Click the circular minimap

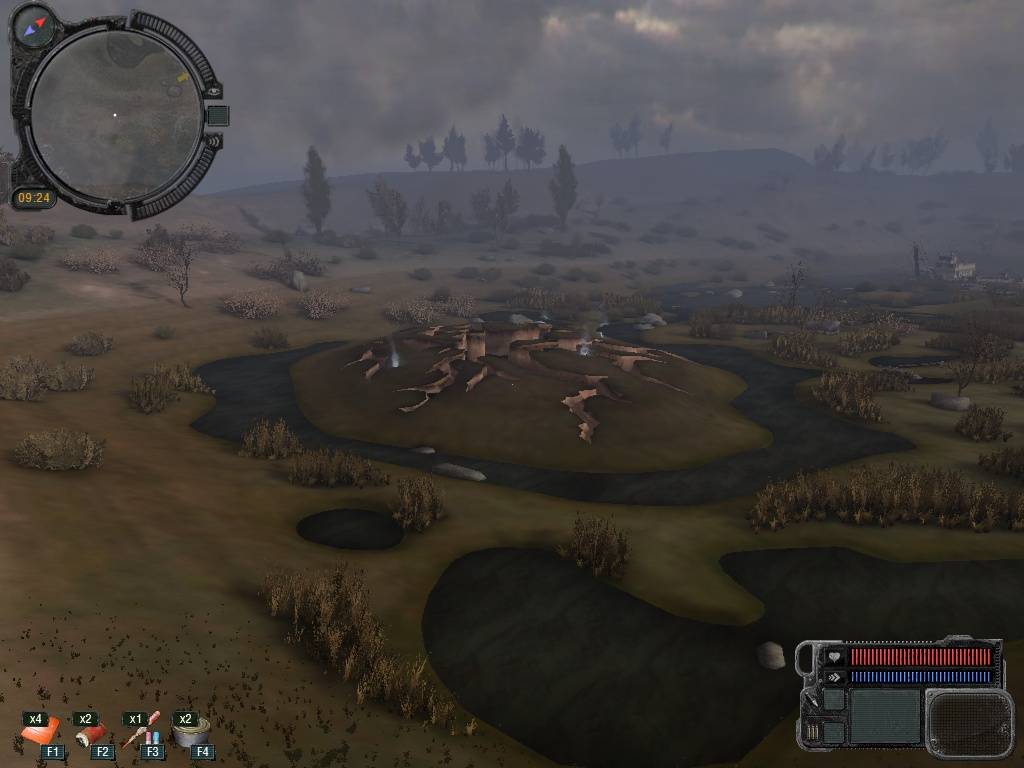[x=114, y=115]
